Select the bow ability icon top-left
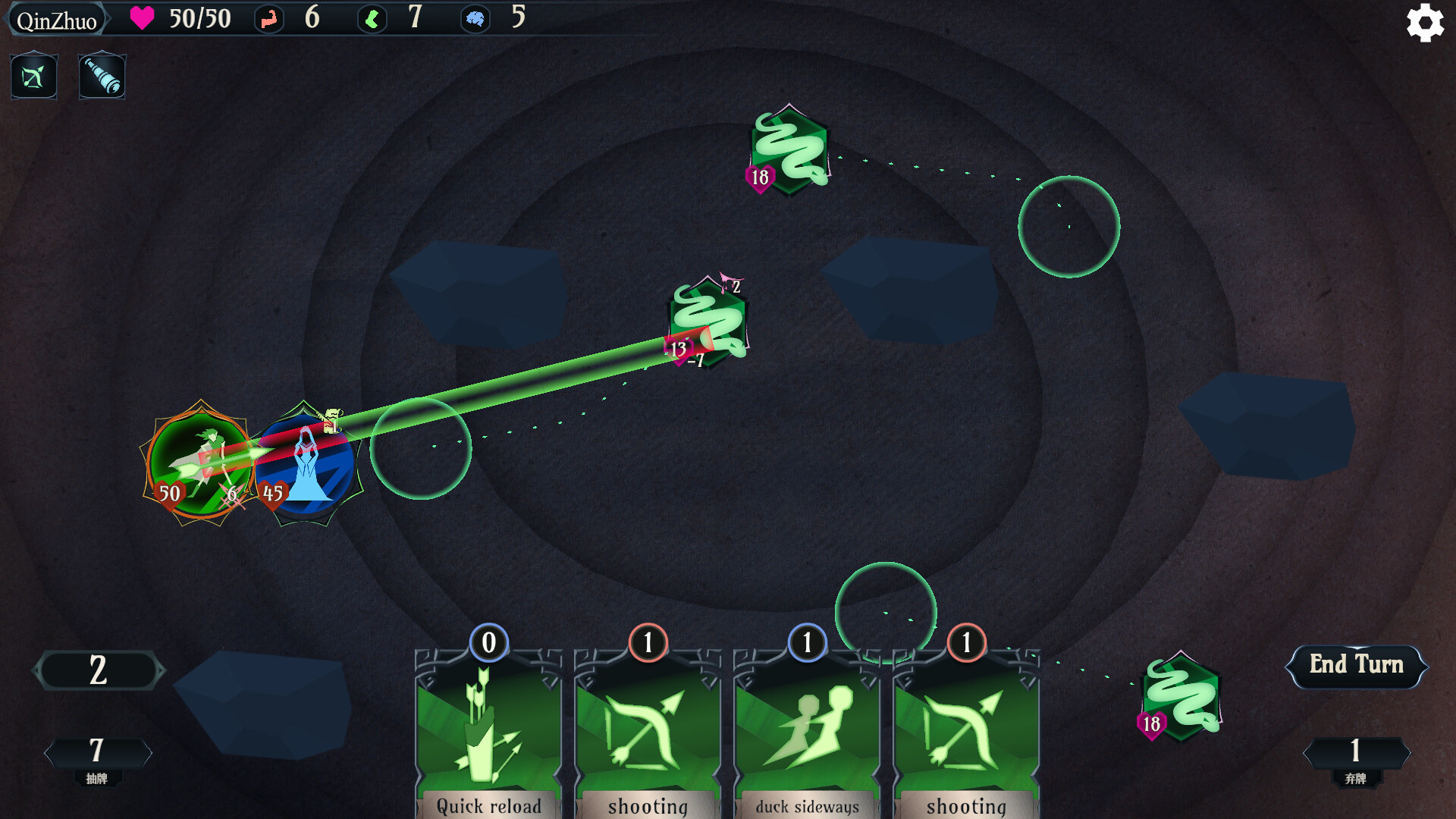 [33, 76]
